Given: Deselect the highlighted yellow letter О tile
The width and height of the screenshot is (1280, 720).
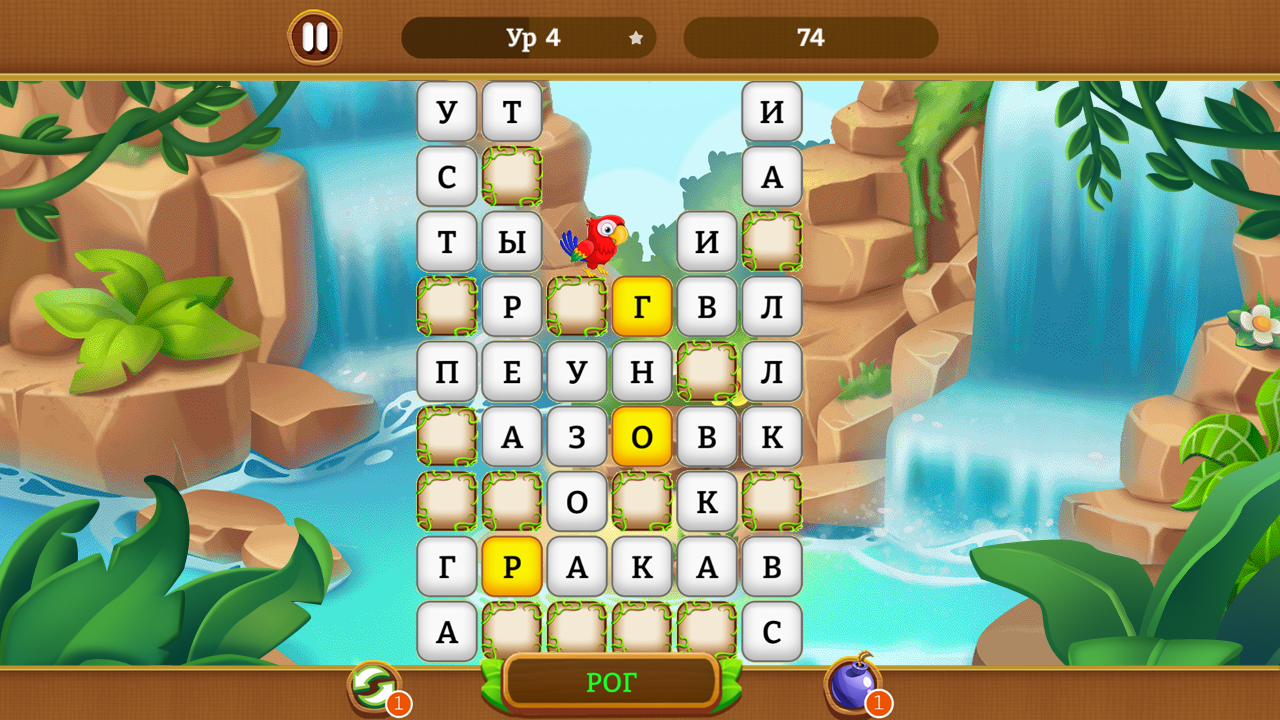Looking at the screenshot, I should (x=642, y=436).
